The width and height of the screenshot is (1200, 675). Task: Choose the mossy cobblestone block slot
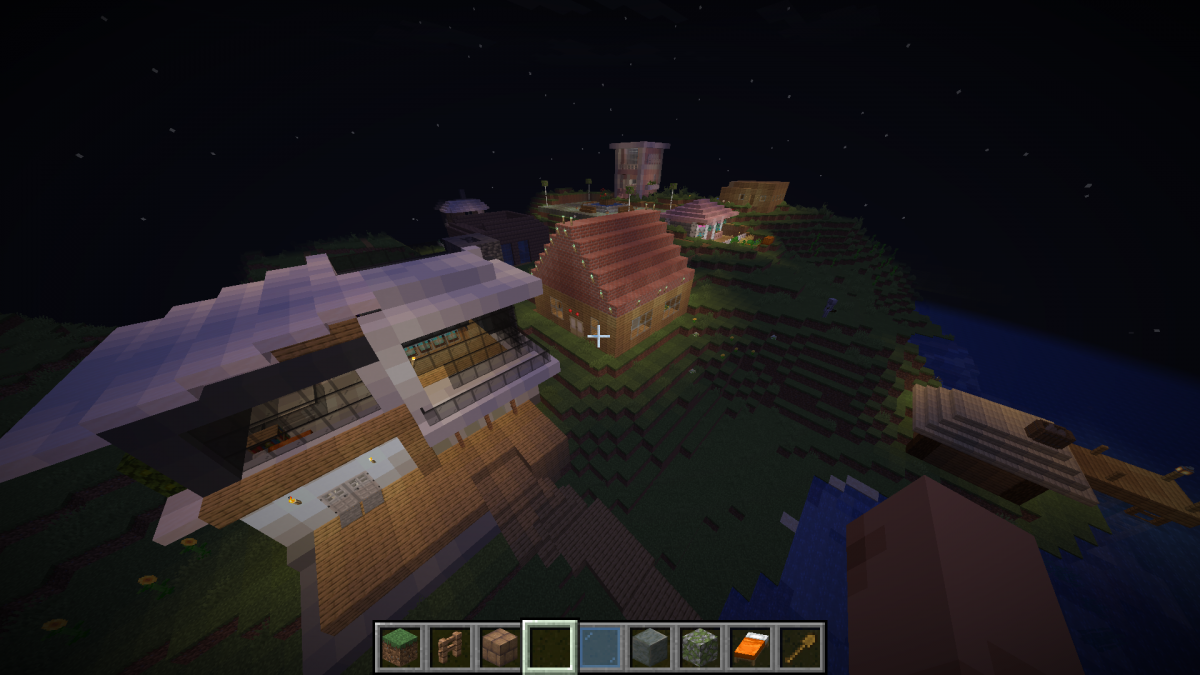pos(700,647)
